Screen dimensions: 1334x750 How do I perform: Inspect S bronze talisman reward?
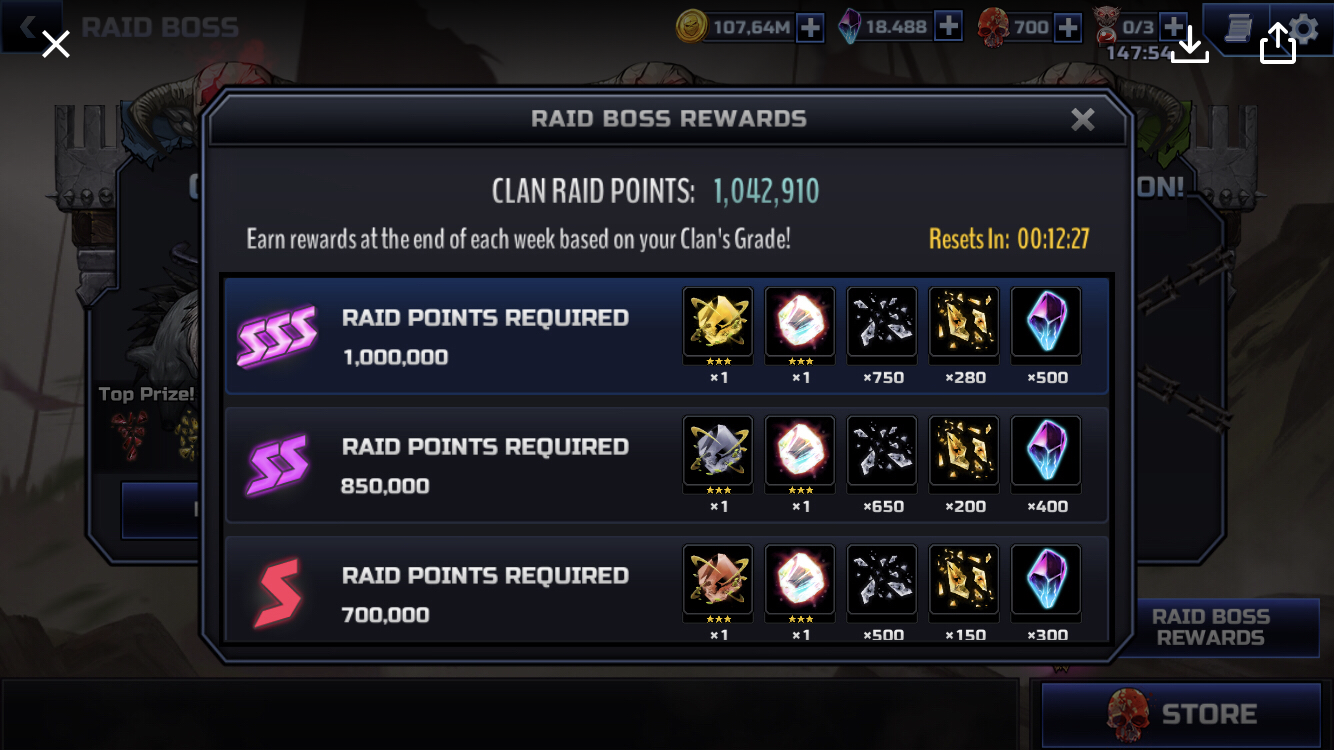(718, 579)
